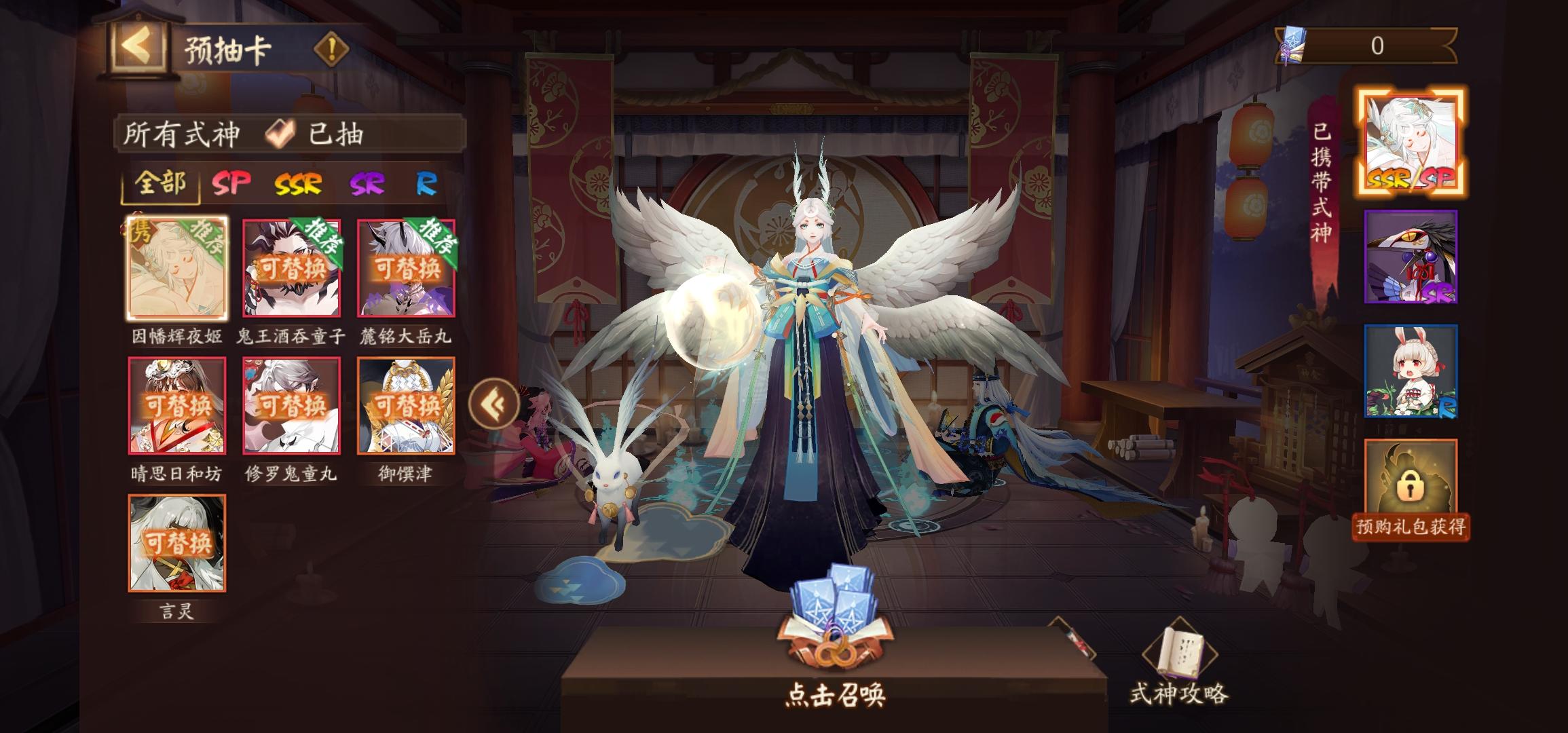Viewport: 1568px width, 733px height.
Task: Switch to the SSR tab
Action: click(299, 183)
